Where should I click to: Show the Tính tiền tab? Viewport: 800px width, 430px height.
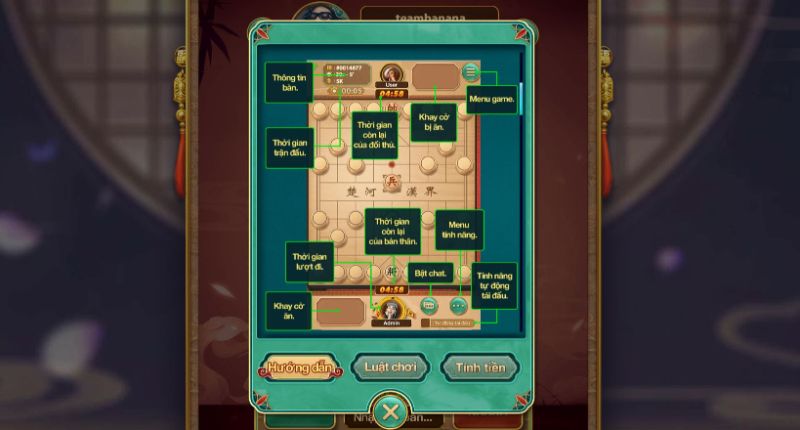pyautogui.click(x=480, y=367)
